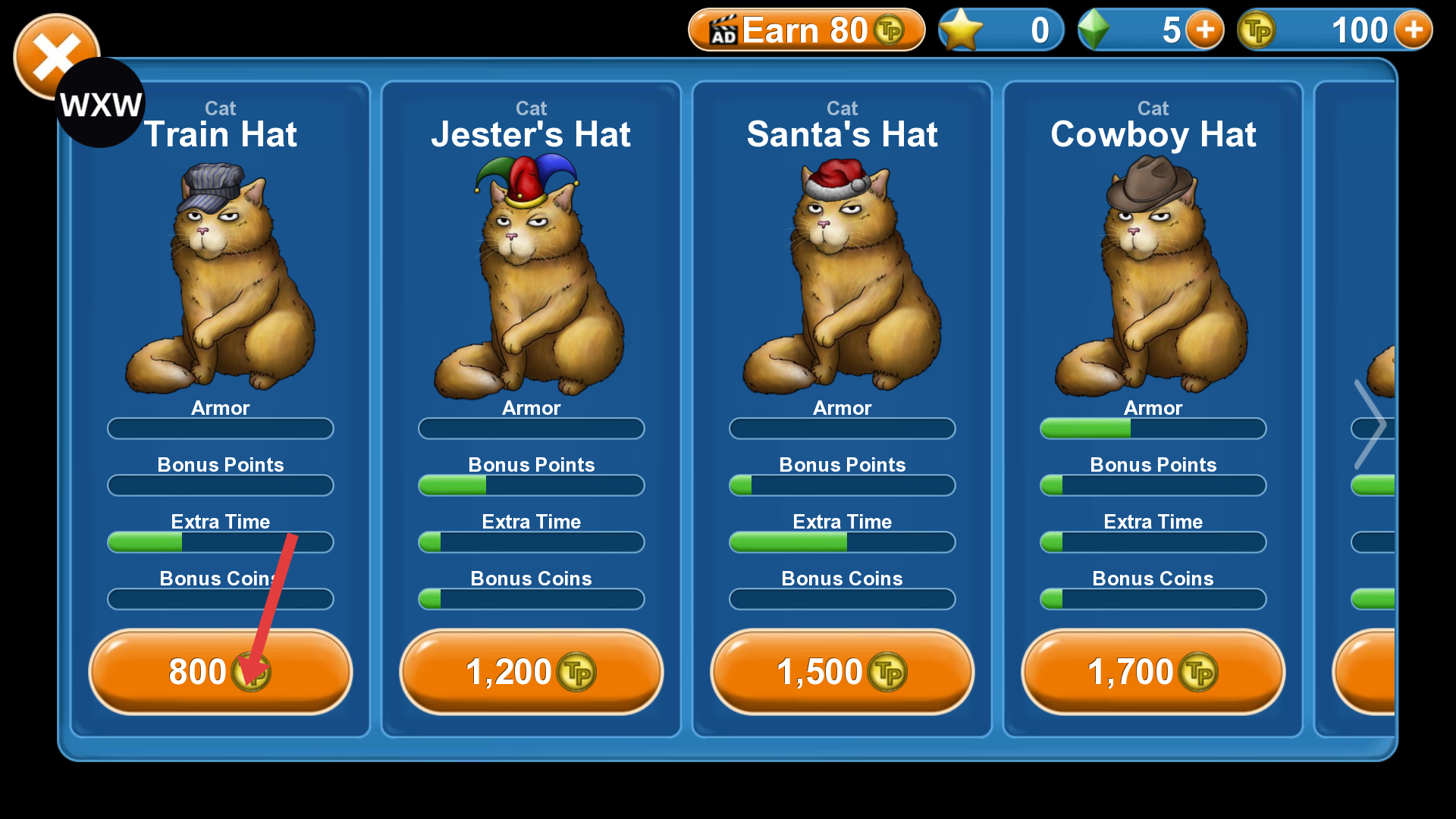The height and width of the screenshot is (819, 1456).
Task: Purchase the Jester's Hat for 1,200 coins
Action: (x=531, y=672)
